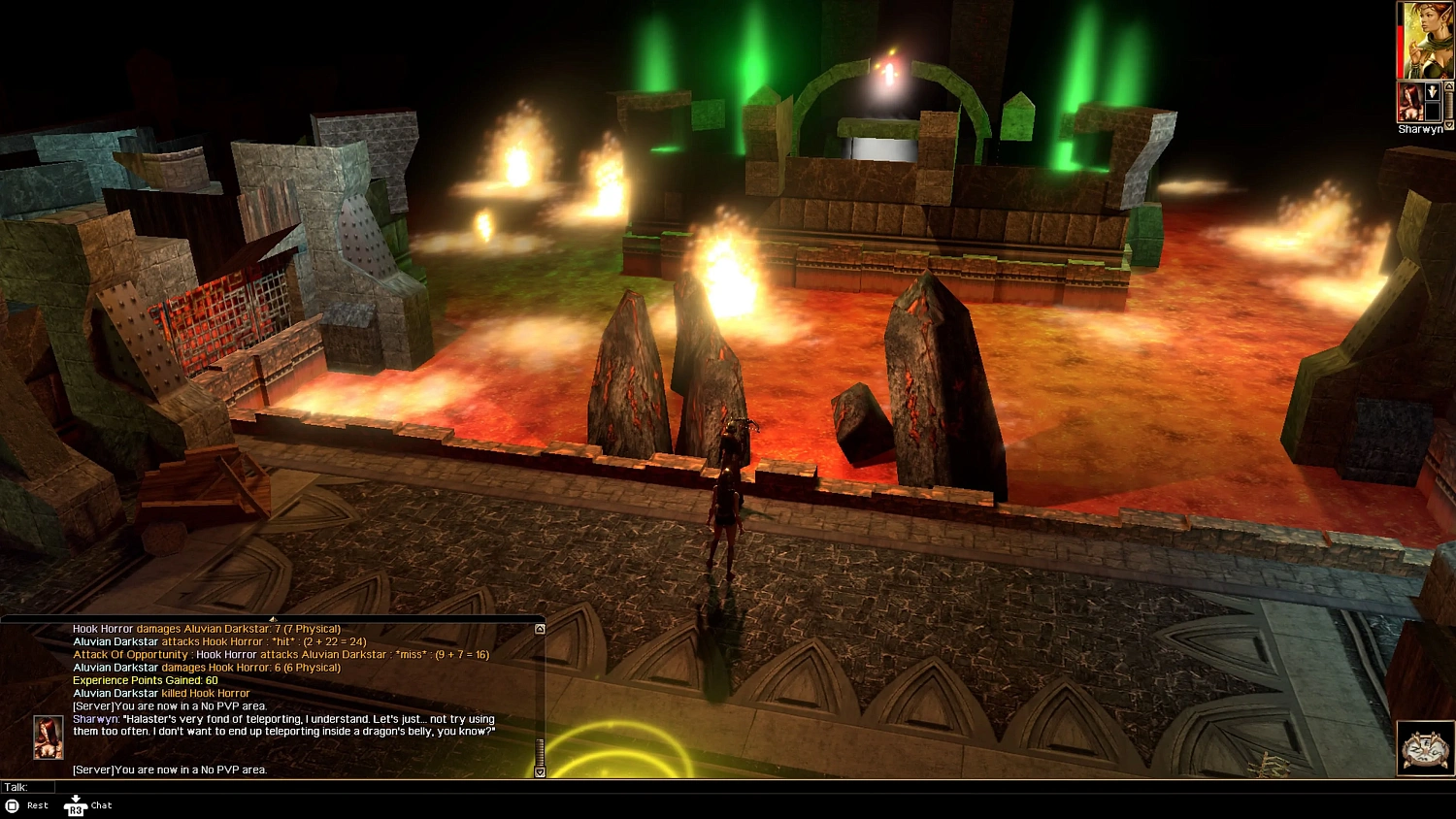Click the circular gamepad icon next to Rest
Viewport: 1456px width, 819px height.
(x=13, y=805)
